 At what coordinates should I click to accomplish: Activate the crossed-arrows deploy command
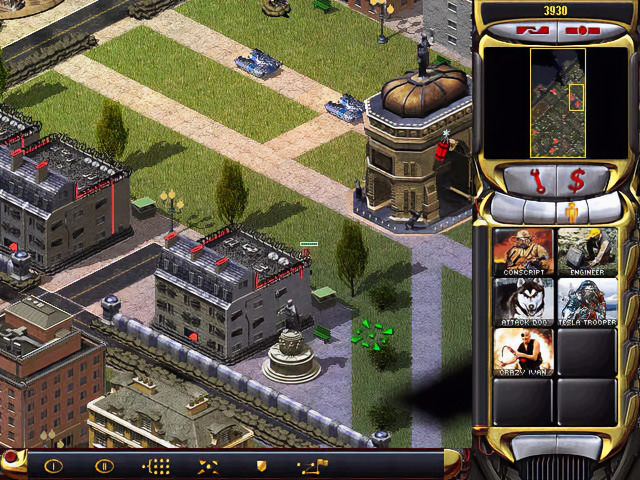coord(209,465)
